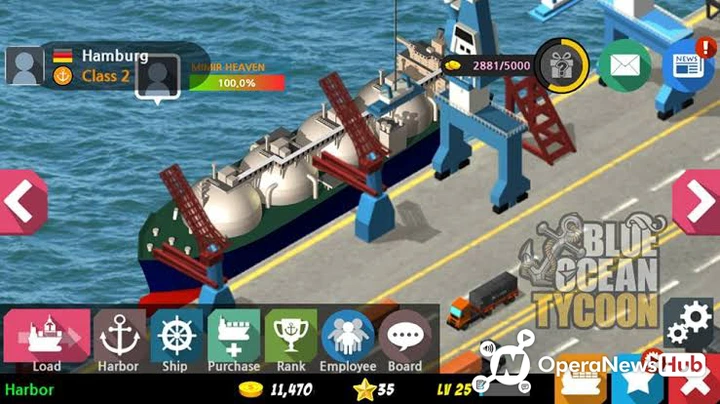
Task: Tap the red X button
Action: pyautogui.click(x=696, y=385)
